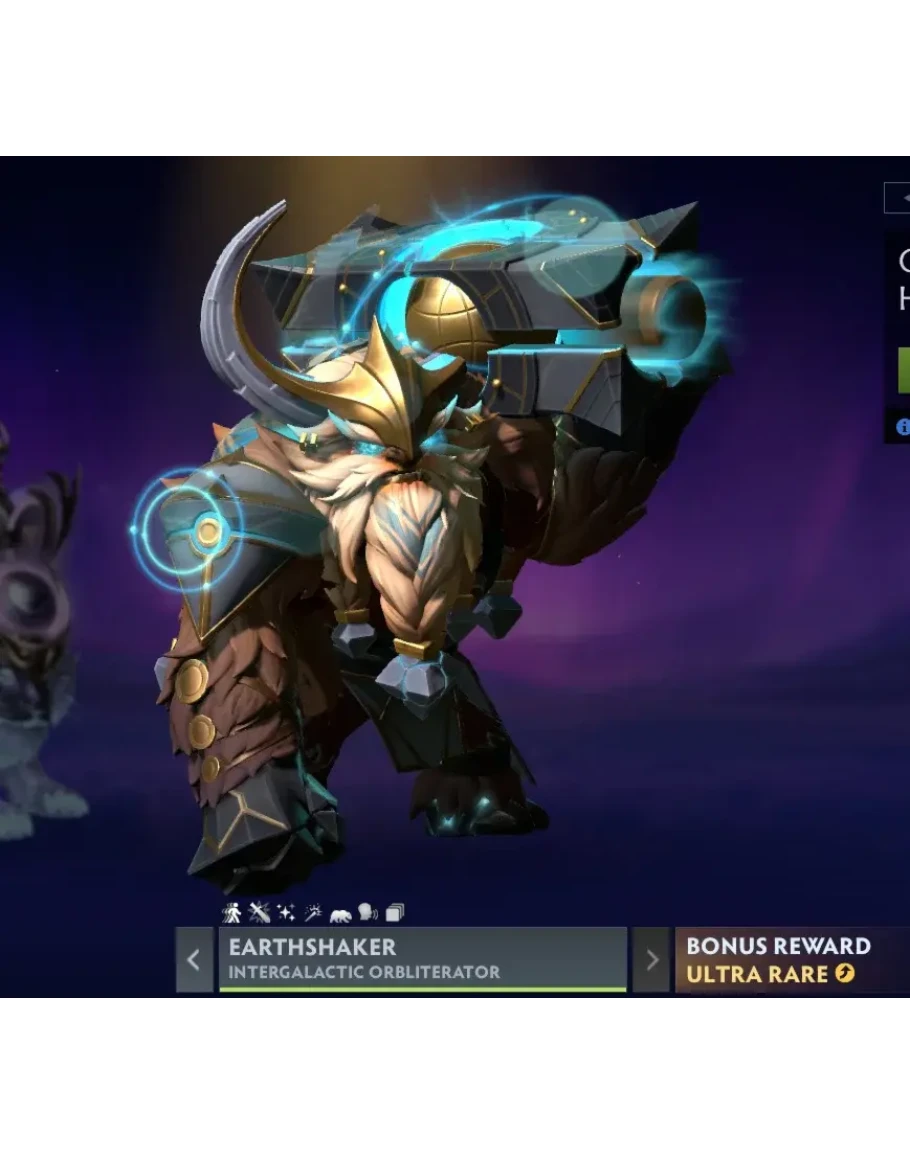The image size is (910, 1155).
Task: Click the stacked cards icon
Action: [395, 912]
